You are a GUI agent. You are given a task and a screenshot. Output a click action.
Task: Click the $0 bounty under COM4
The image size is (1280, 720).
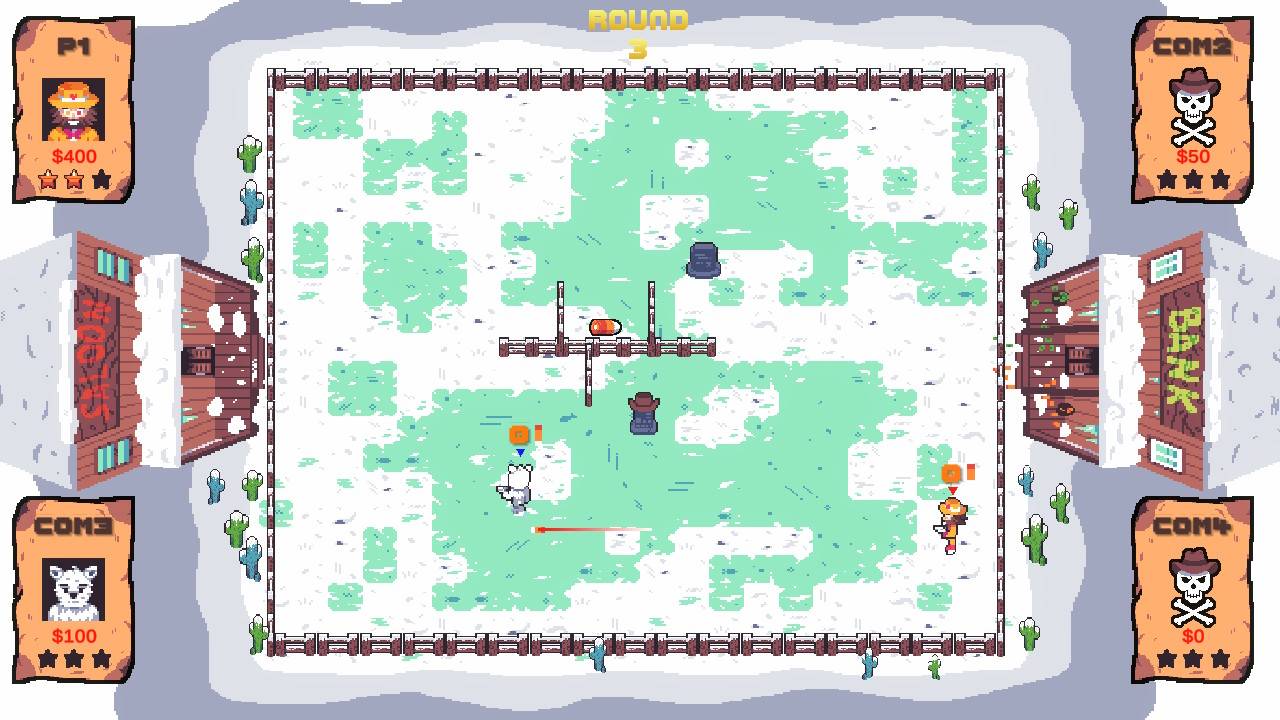point(1192,637)
